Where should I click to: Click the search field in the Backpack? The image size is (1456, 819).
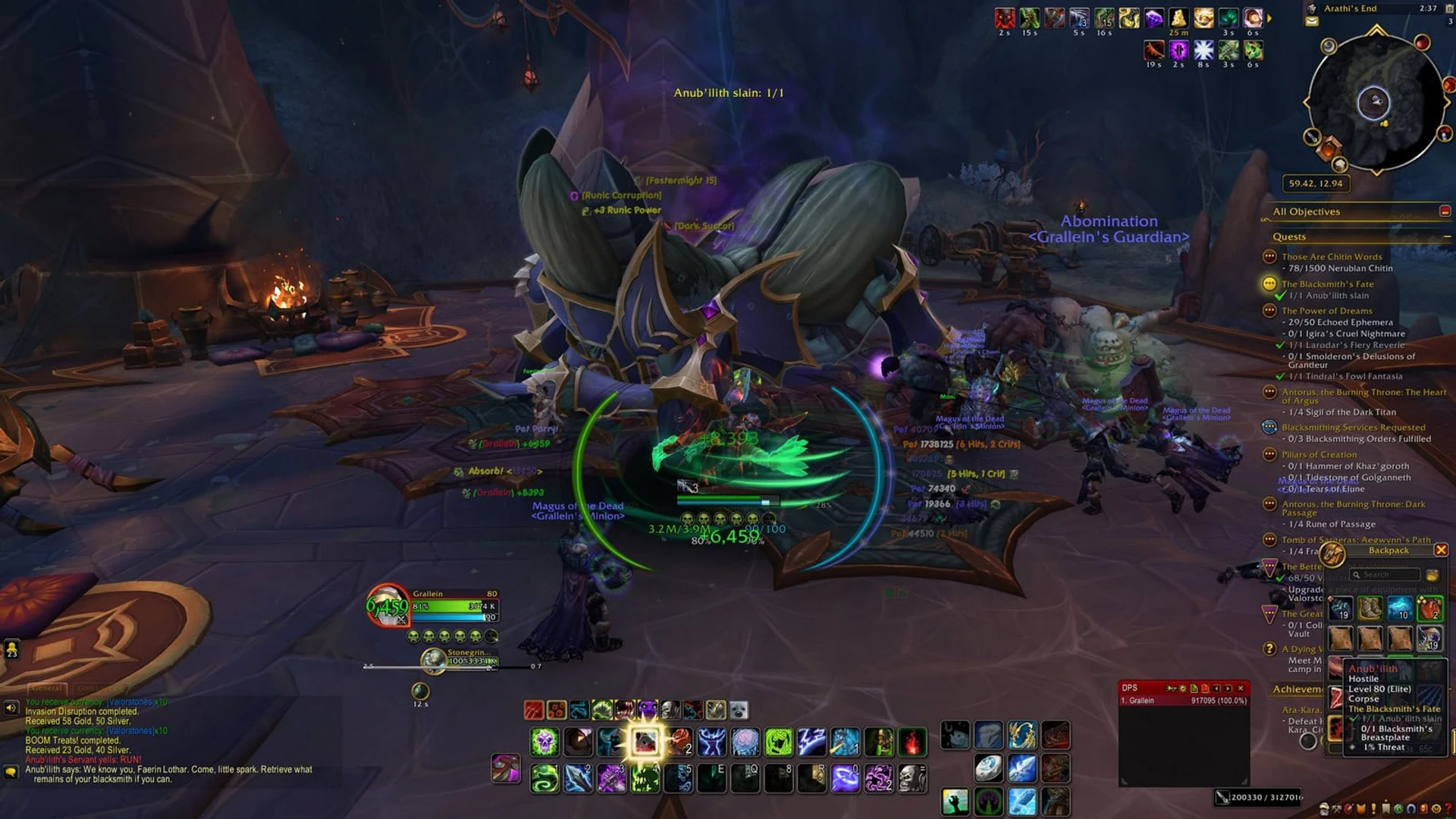pos(1385,575)
